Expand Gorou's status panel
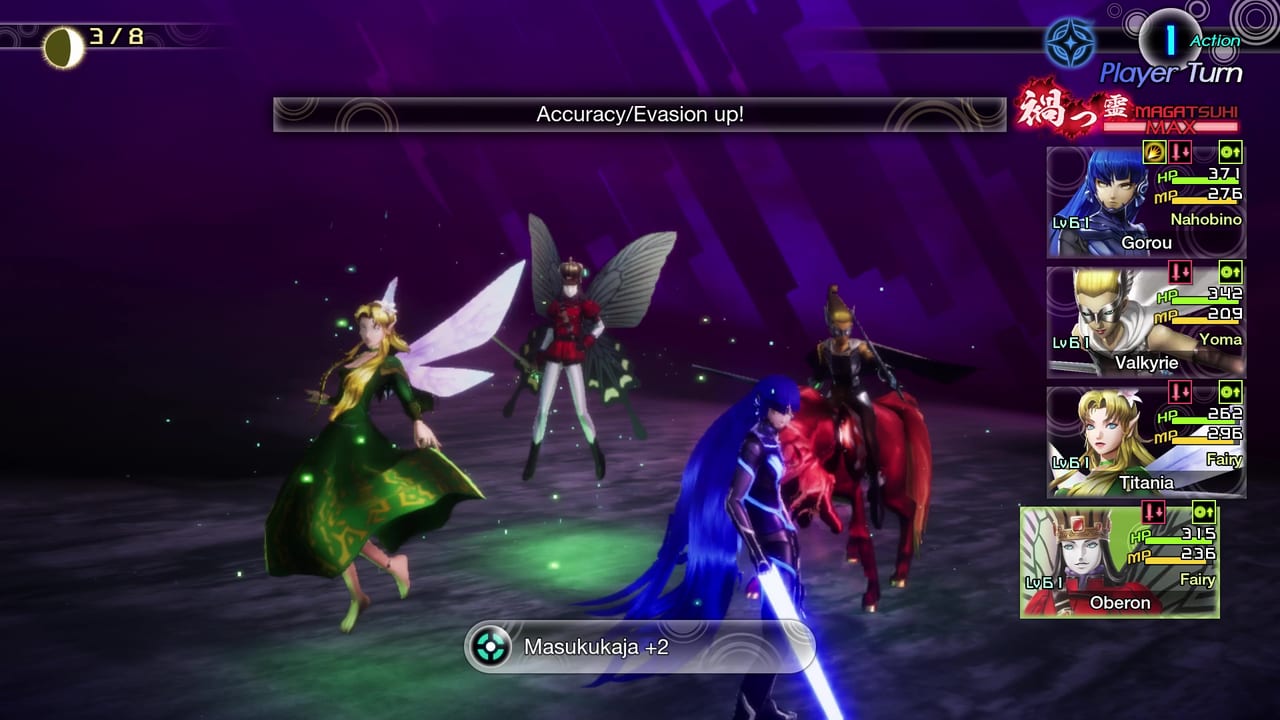 pos(1145,200)
